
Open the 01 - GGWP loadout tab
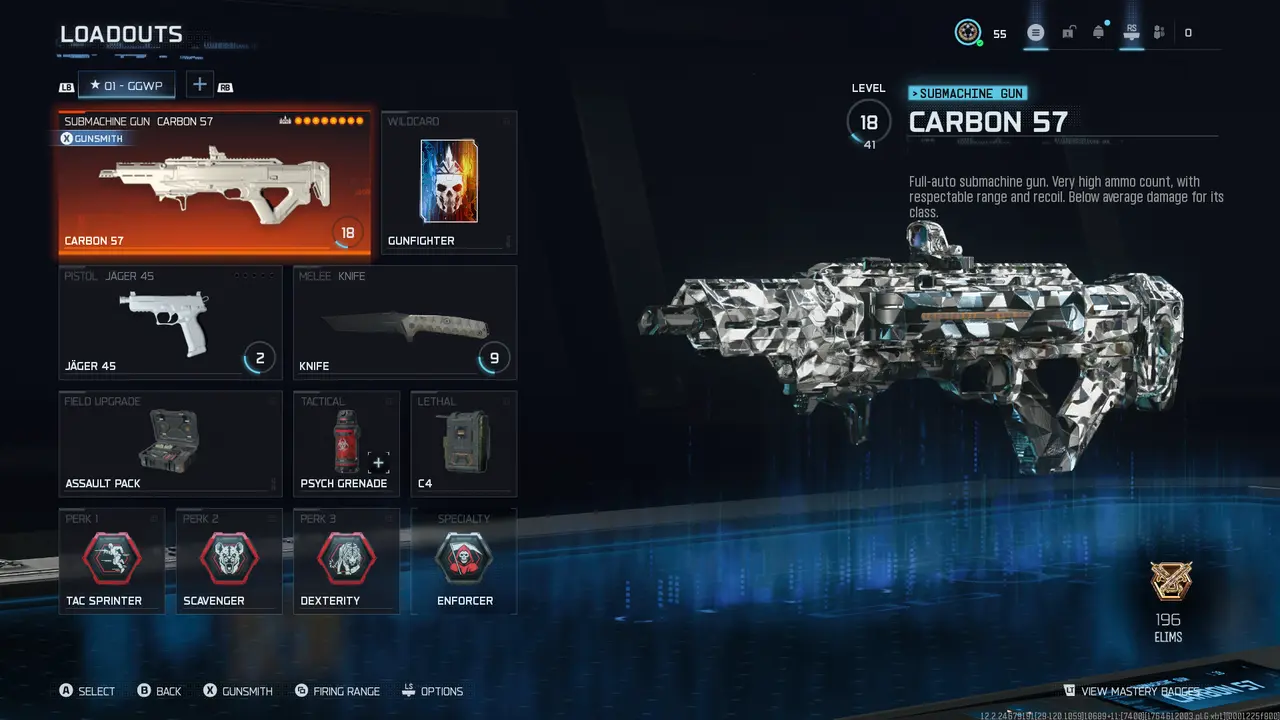pyautogui.click(x=126, y=85)
